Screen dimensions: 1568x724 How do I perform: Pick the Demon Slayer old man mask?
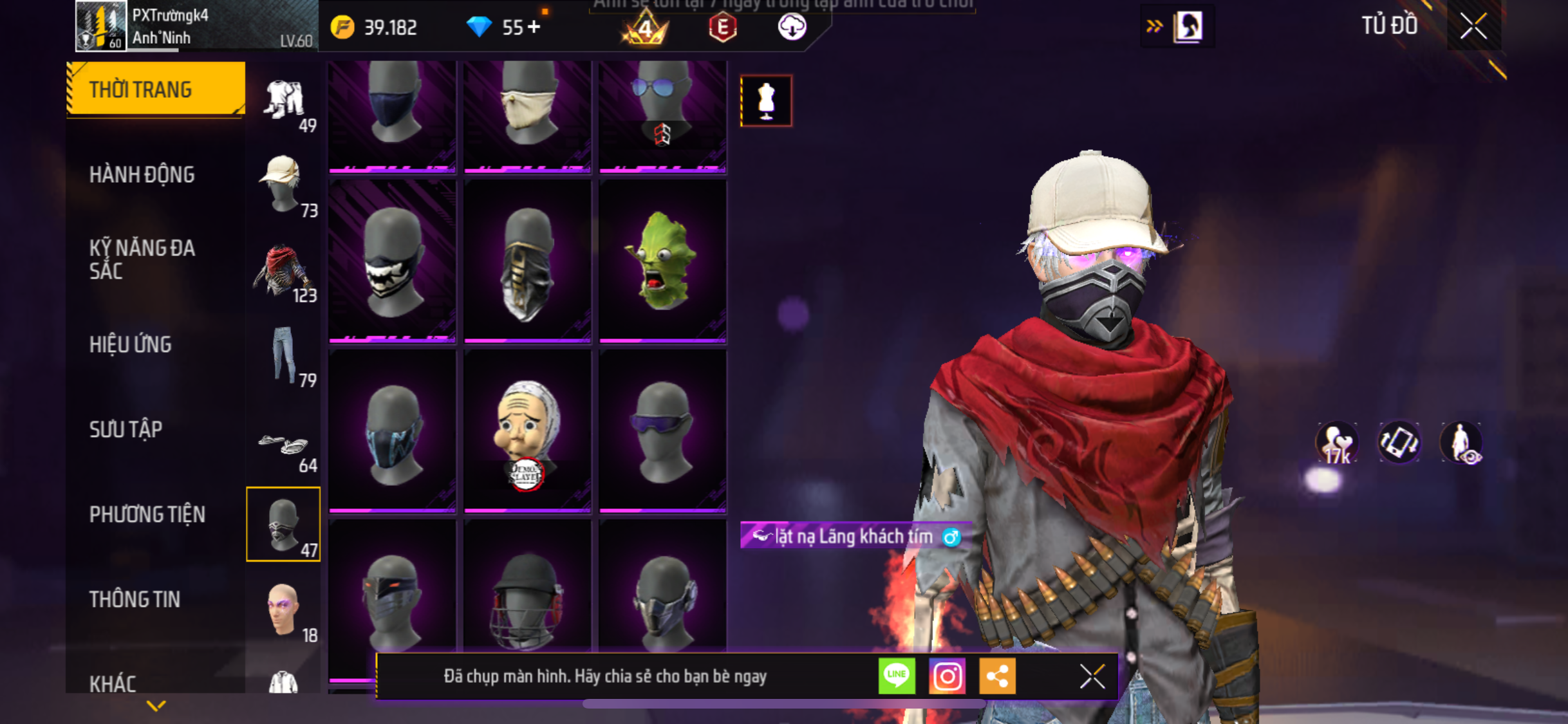[x=527, y=430]
